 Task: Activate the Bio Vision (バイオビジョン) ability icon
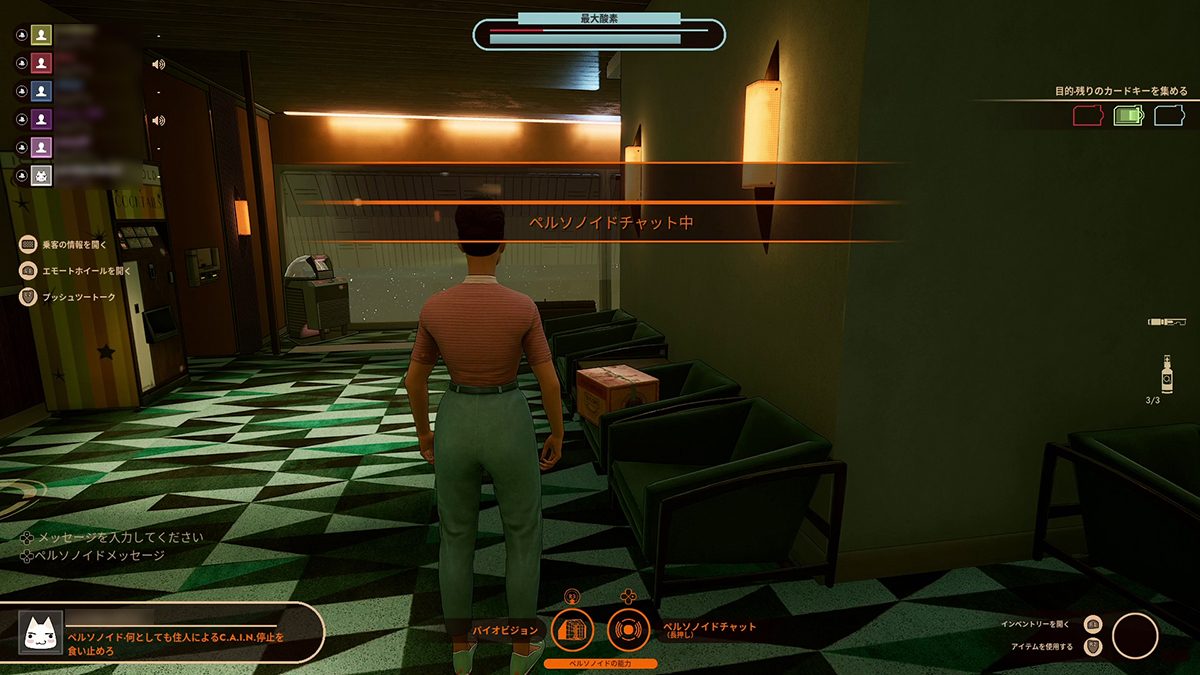[x=572, y=629]
